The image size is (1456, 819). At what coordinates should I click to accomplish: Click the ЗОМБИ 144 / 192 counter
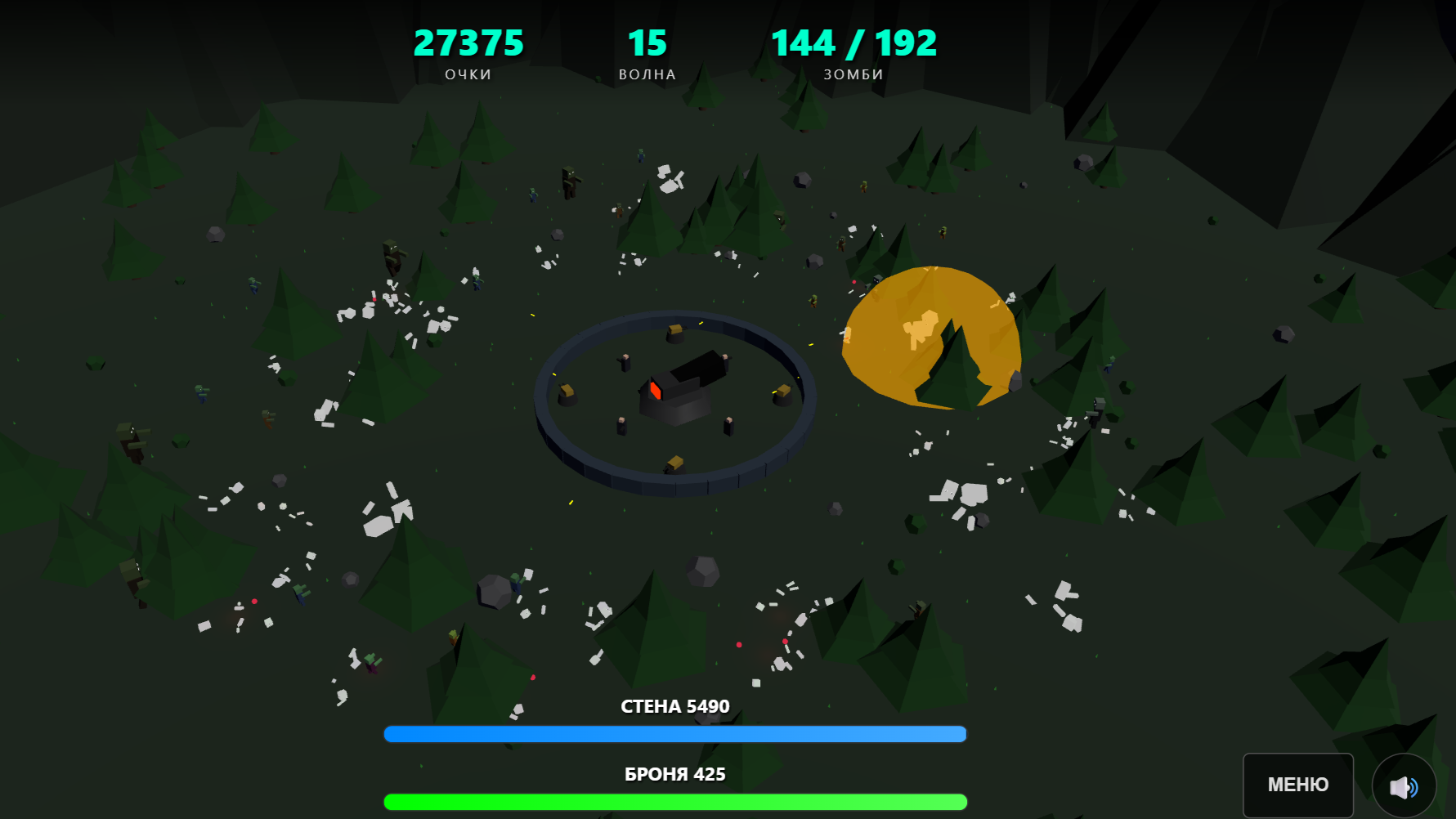tap(853, 43)
